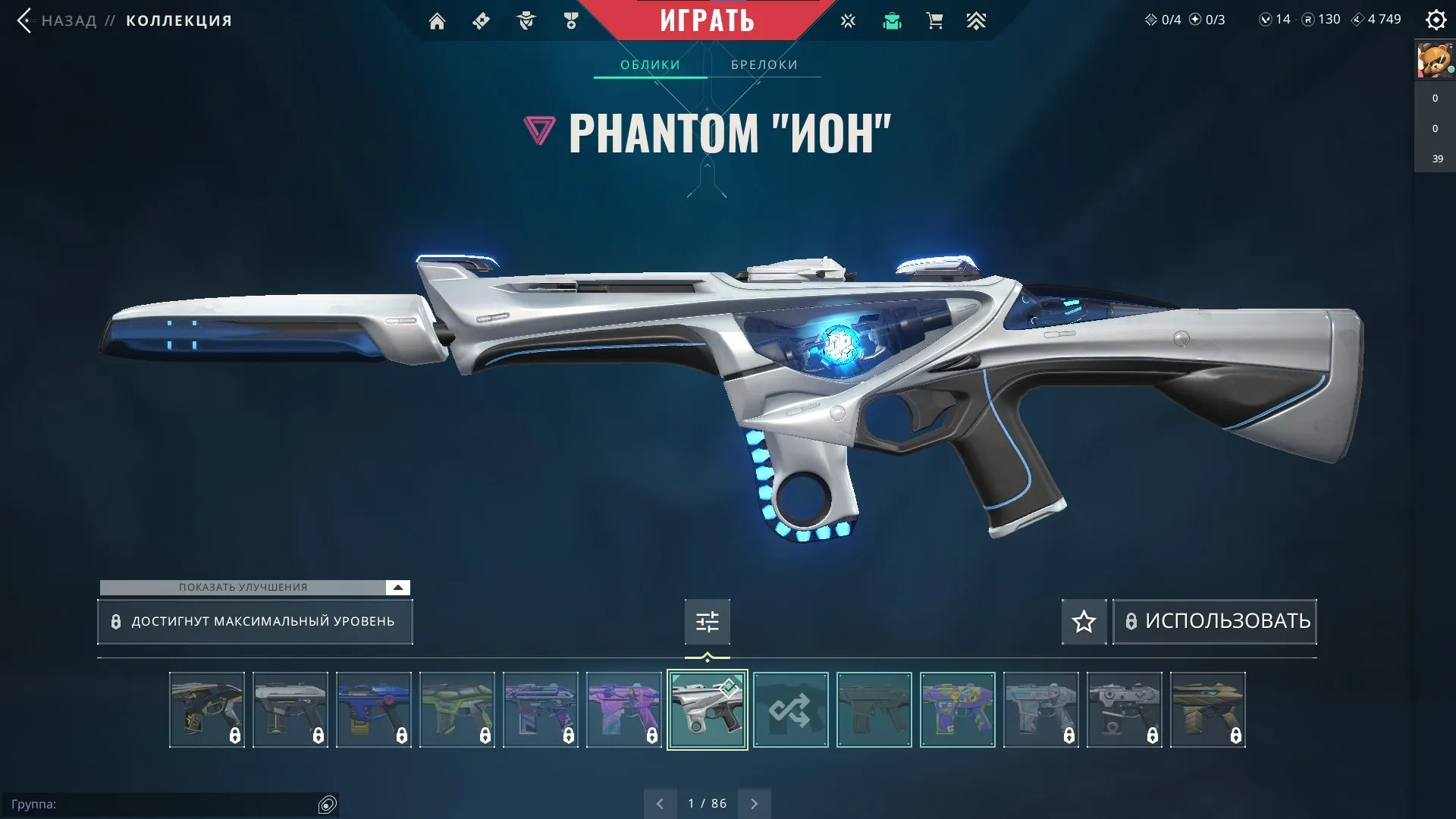This screenshot has width=1456, height=819.
Task: Open the Agents icon
Action: pos(526,20)
